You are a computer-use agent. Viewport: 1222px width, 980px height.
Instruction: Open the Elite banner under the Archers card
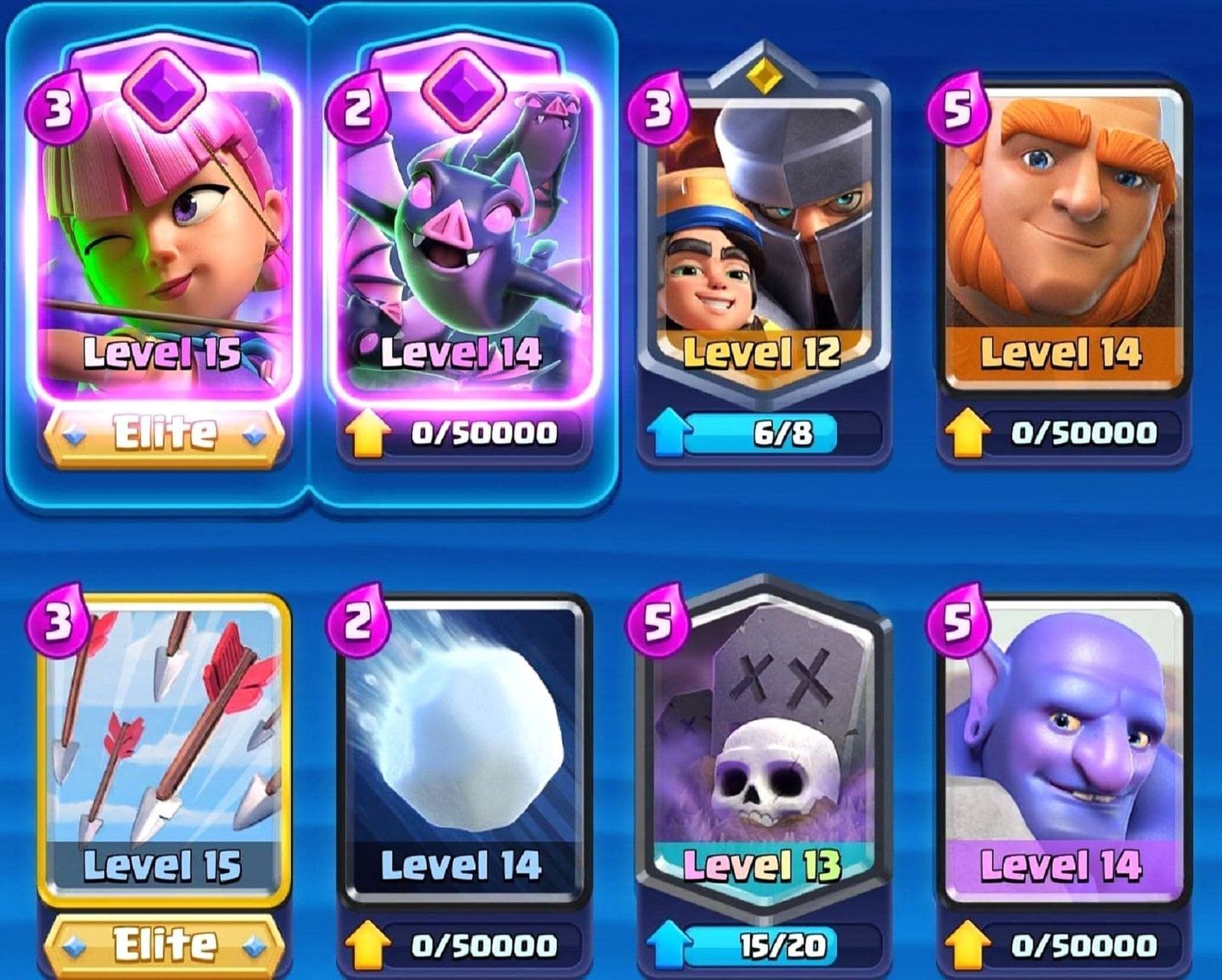(x=165, y=432)
